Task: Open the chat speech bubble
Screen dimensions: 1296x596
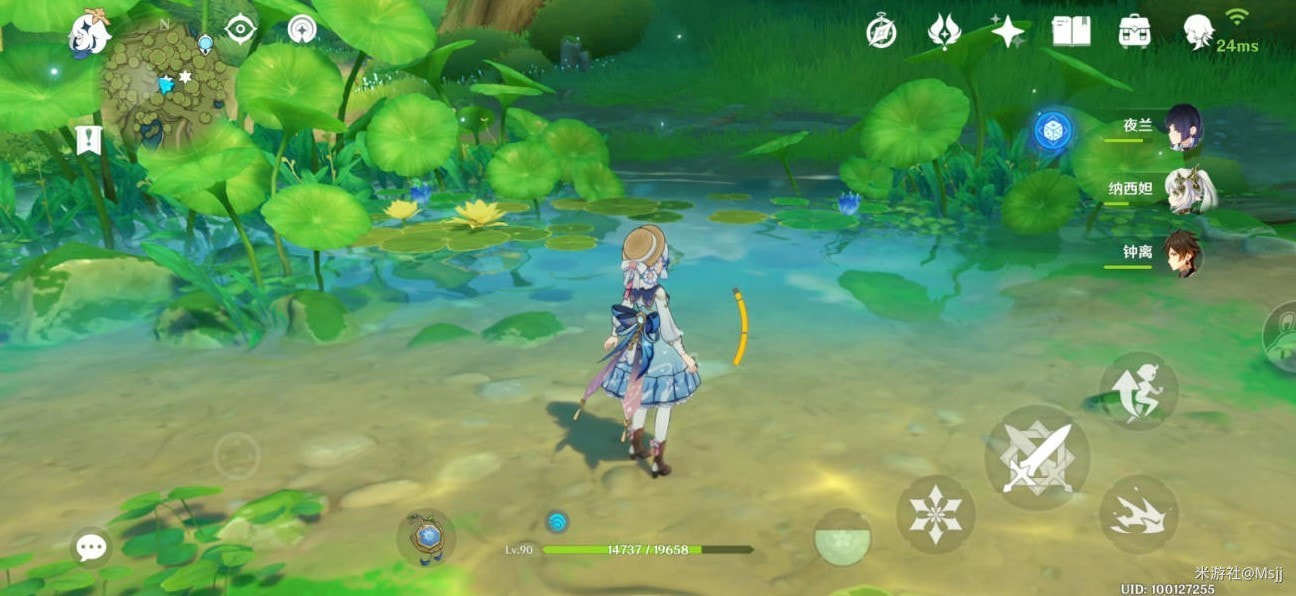Action: (x=92, y=547)
